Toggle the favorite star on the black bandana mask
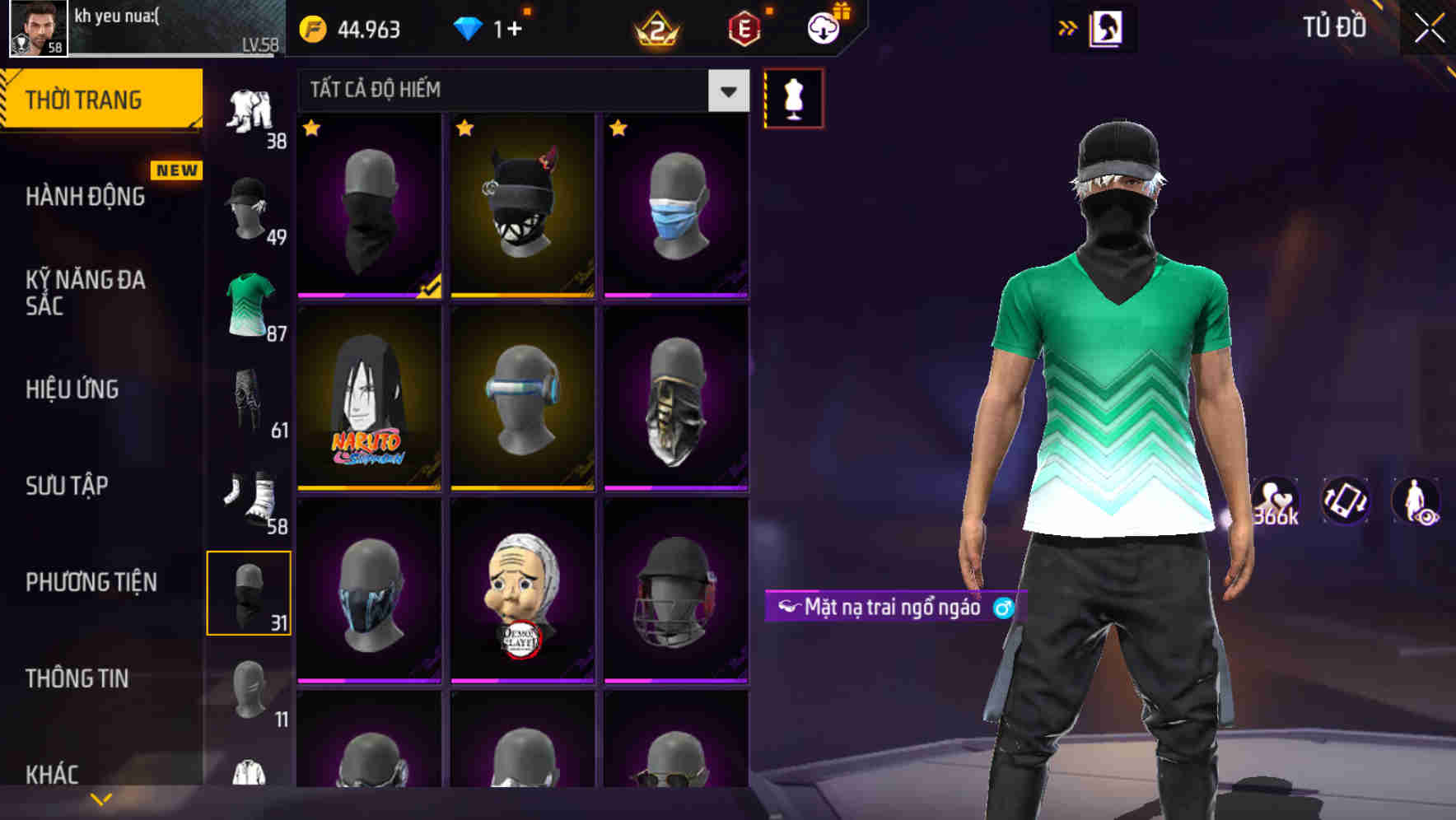 click(311, 129)
